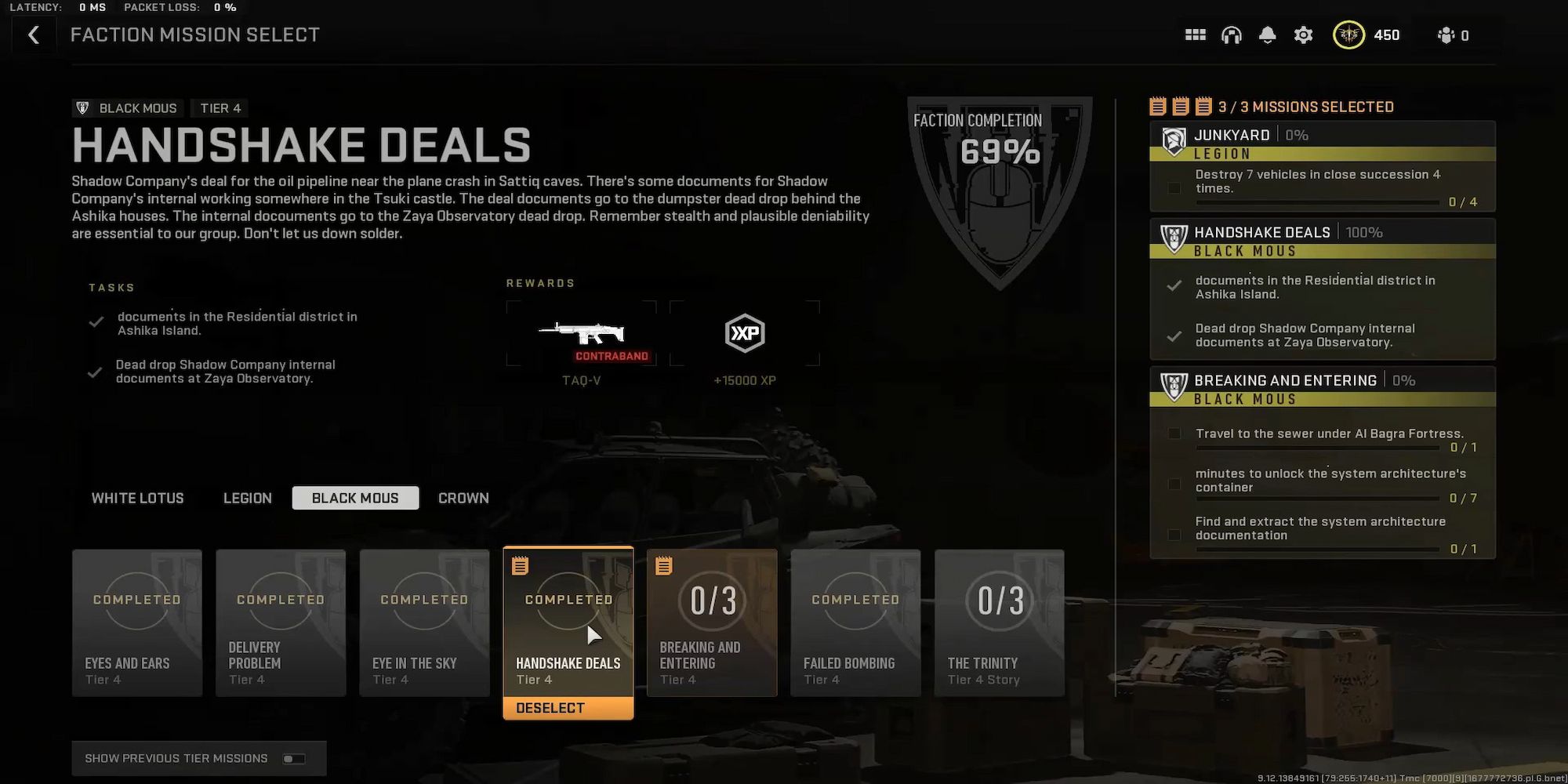Open the social headset icon
This screenshot has height=784, width=1568.
(x=1232, y=34)
